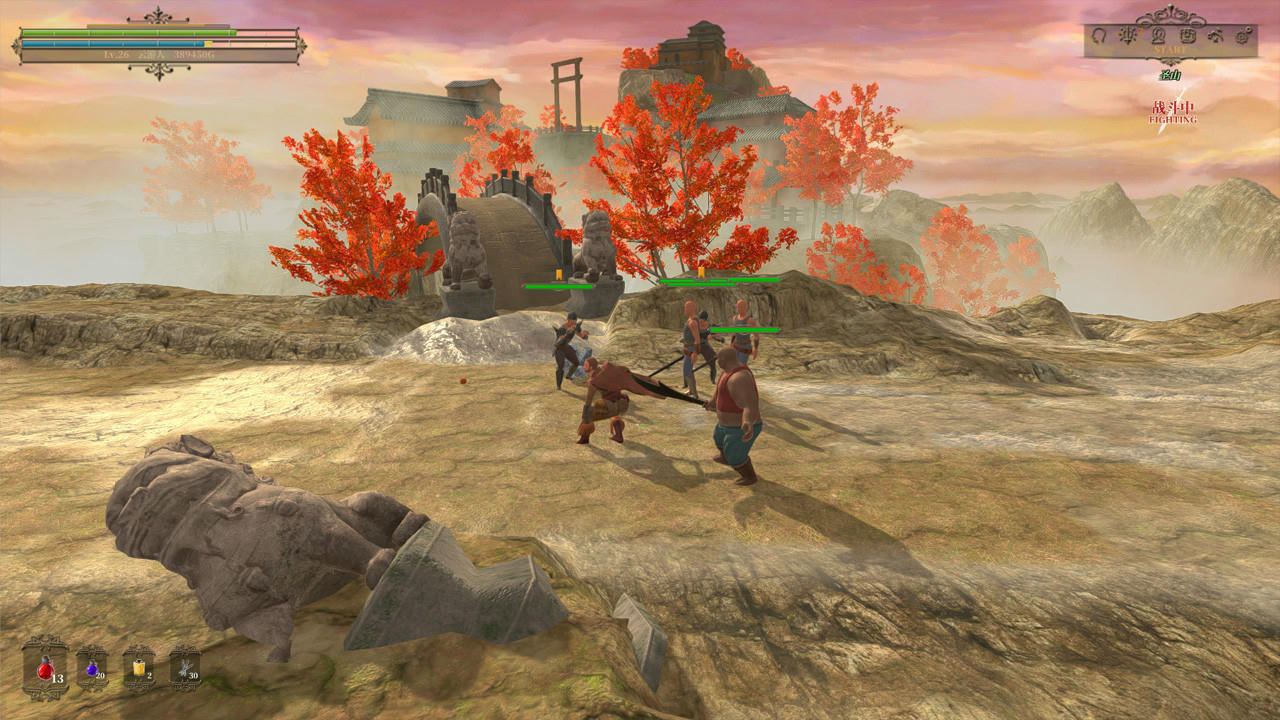
Task: Open the gear-shaped menu icon
Action: coord(1243,35)
